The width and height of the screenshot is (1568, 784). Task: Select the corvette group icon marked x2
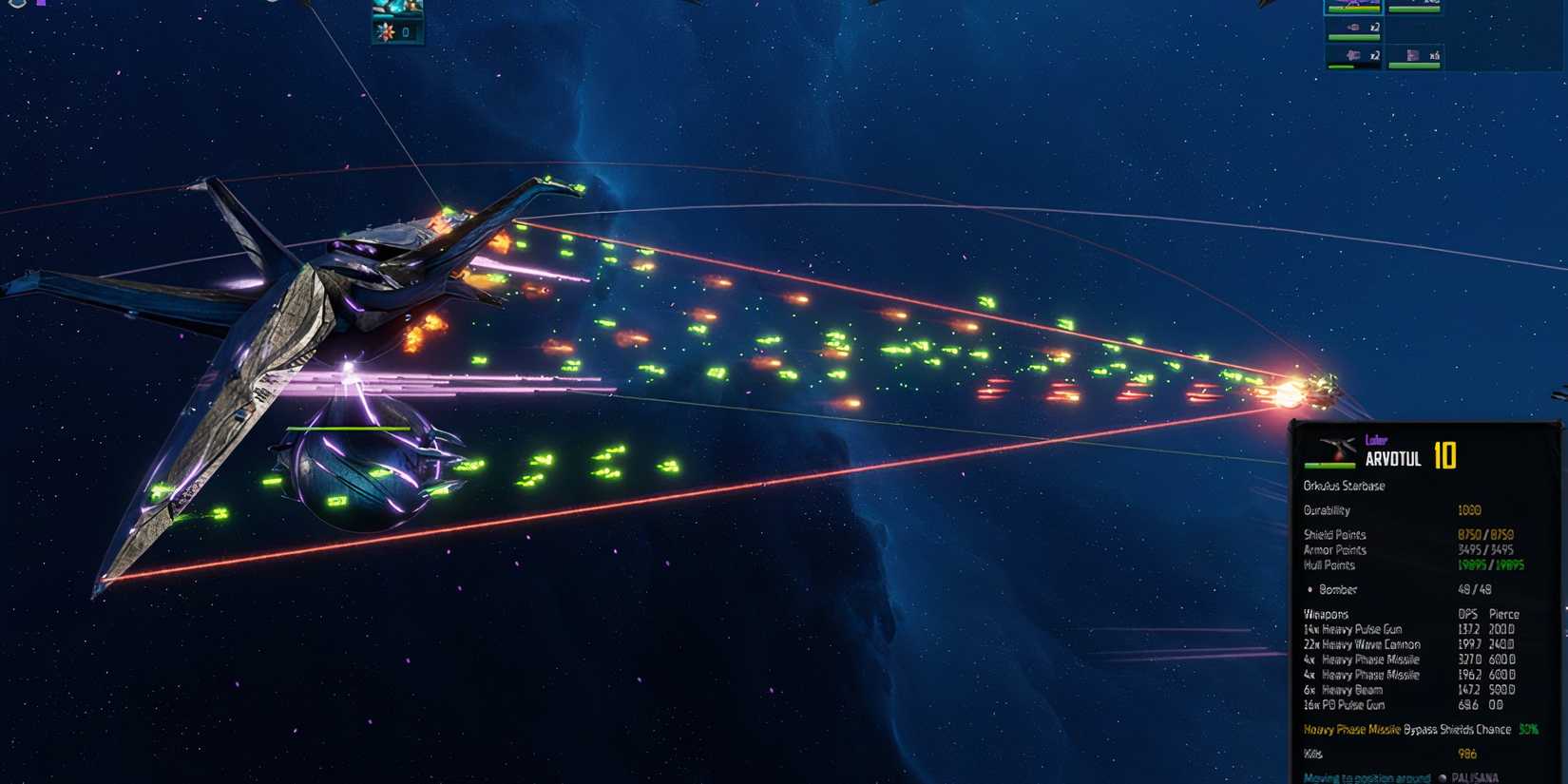1353,56
